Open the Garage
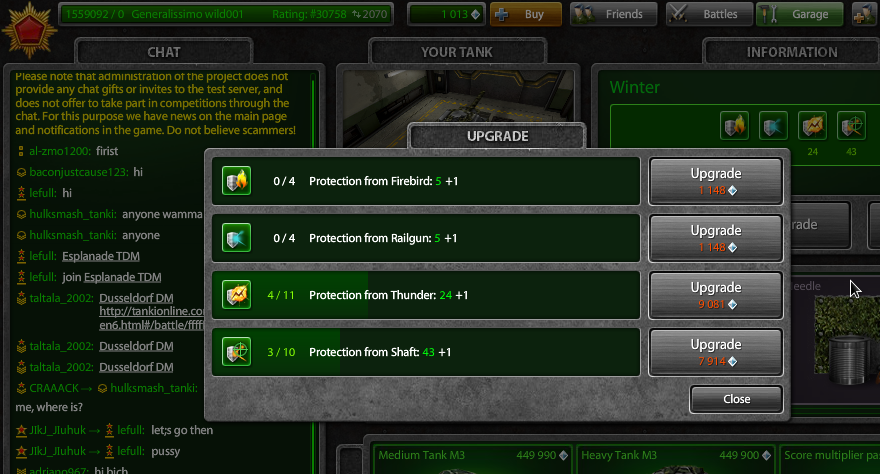Viewport: 880px width, 474px height. coord(797,14)
